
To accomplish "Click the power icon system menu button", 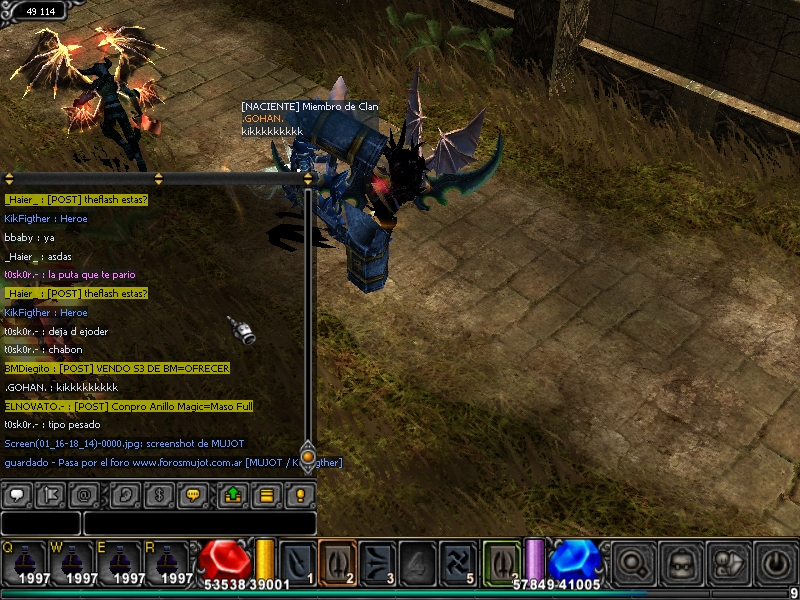I will click(x=776, y=563).
